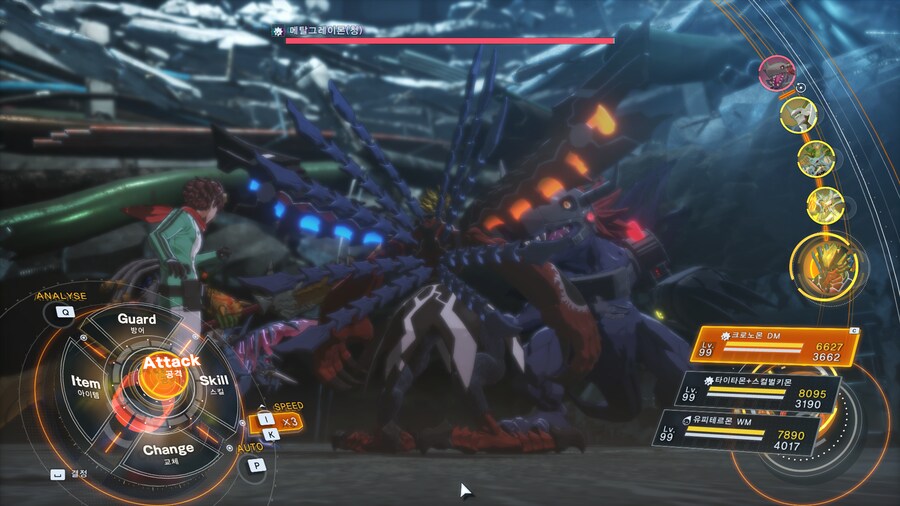Open the Item menu
Image resolution: width=900 pixels, height=506 pixels.
tap(86, 386)
